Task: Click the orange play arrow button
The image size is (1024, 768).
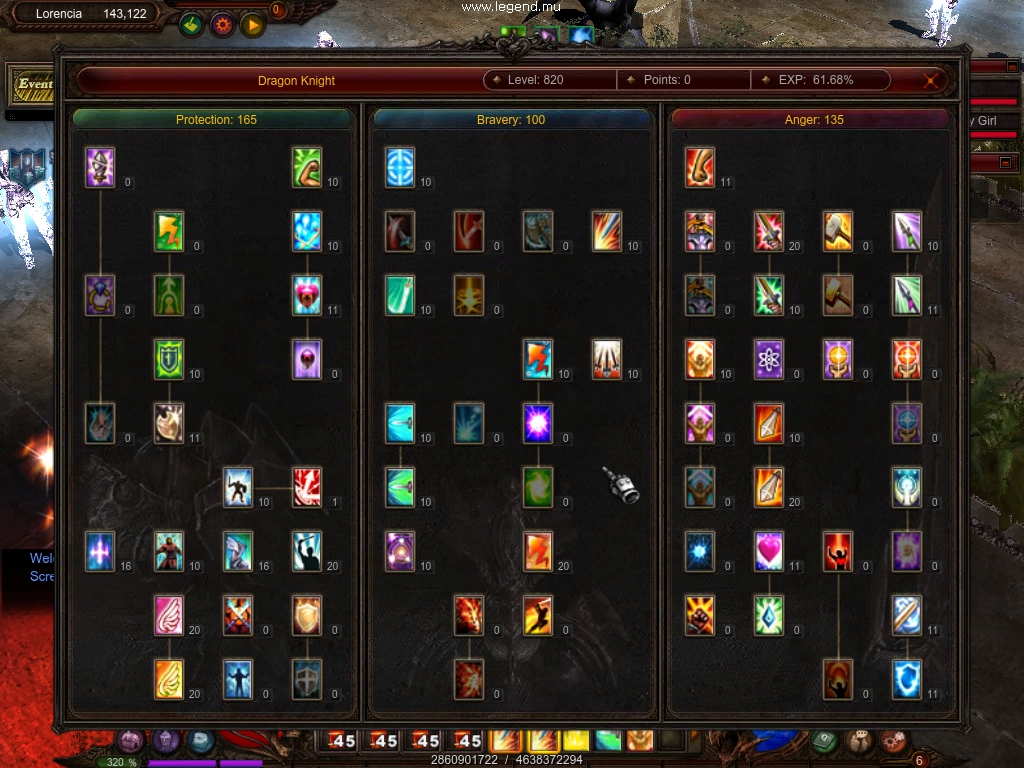Action: point(252,24)
